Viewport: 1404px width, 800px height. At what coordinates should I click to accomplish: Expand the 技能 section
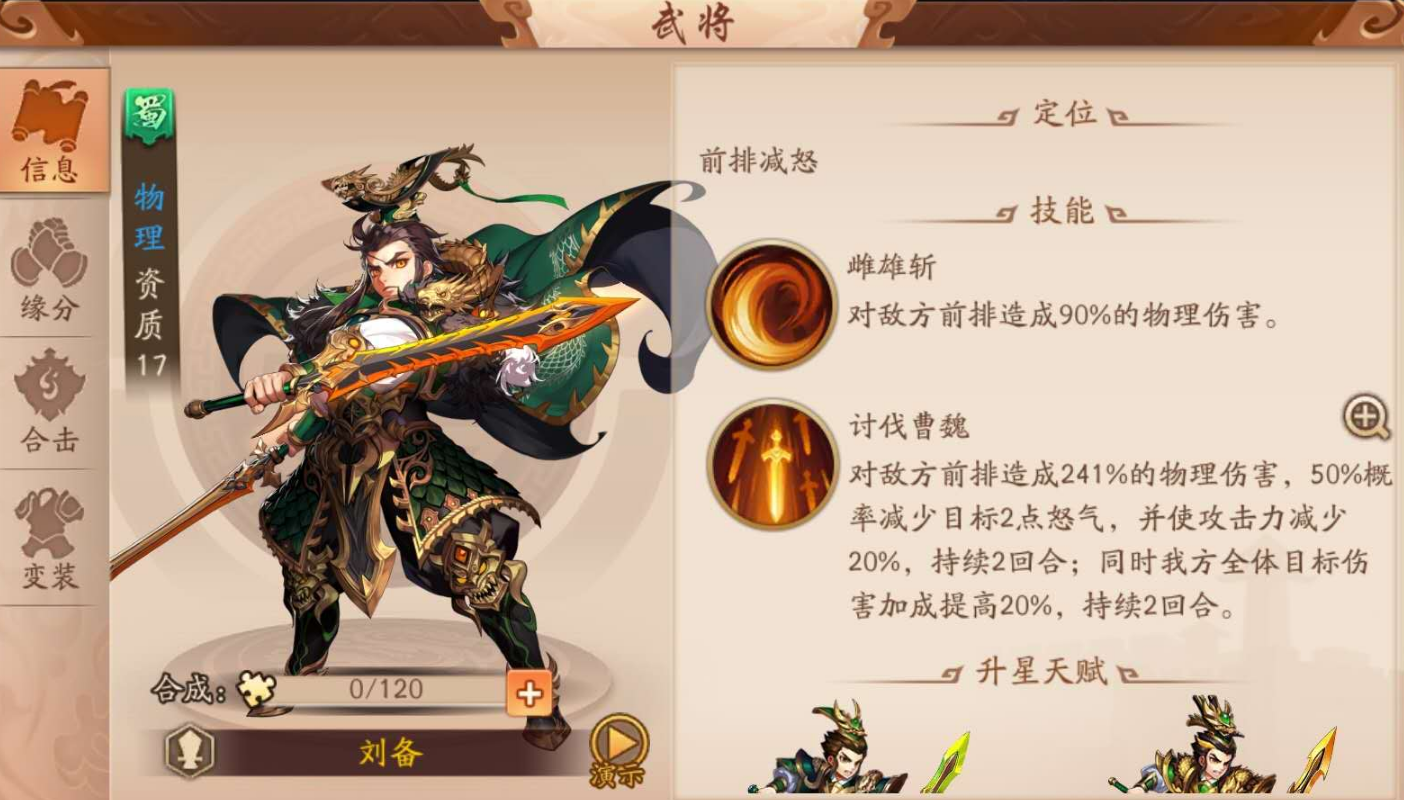click(1062, 211)
